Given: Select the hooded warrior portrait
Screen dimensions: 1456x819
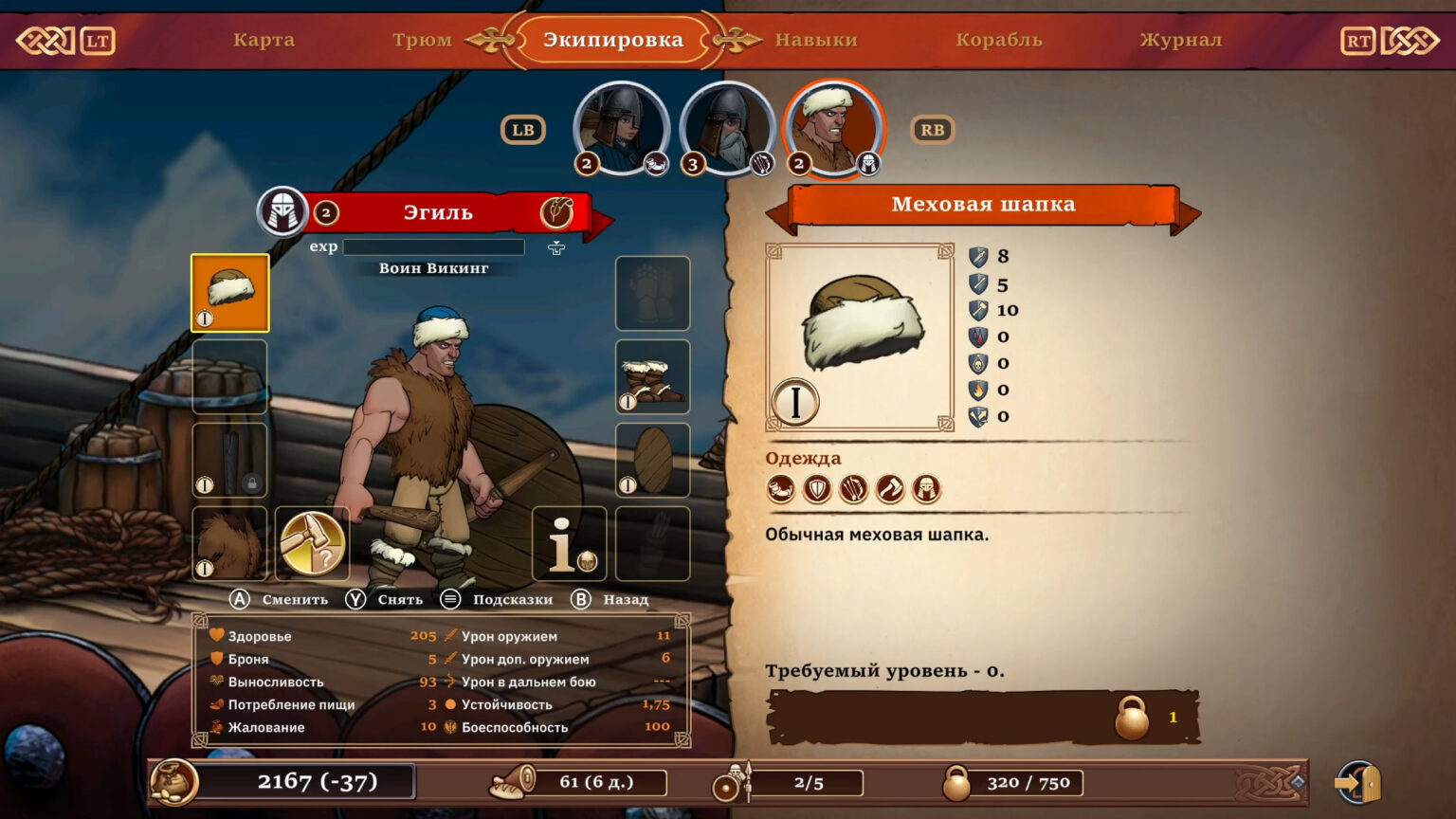Looking at the screenshot, I should 621,129.
